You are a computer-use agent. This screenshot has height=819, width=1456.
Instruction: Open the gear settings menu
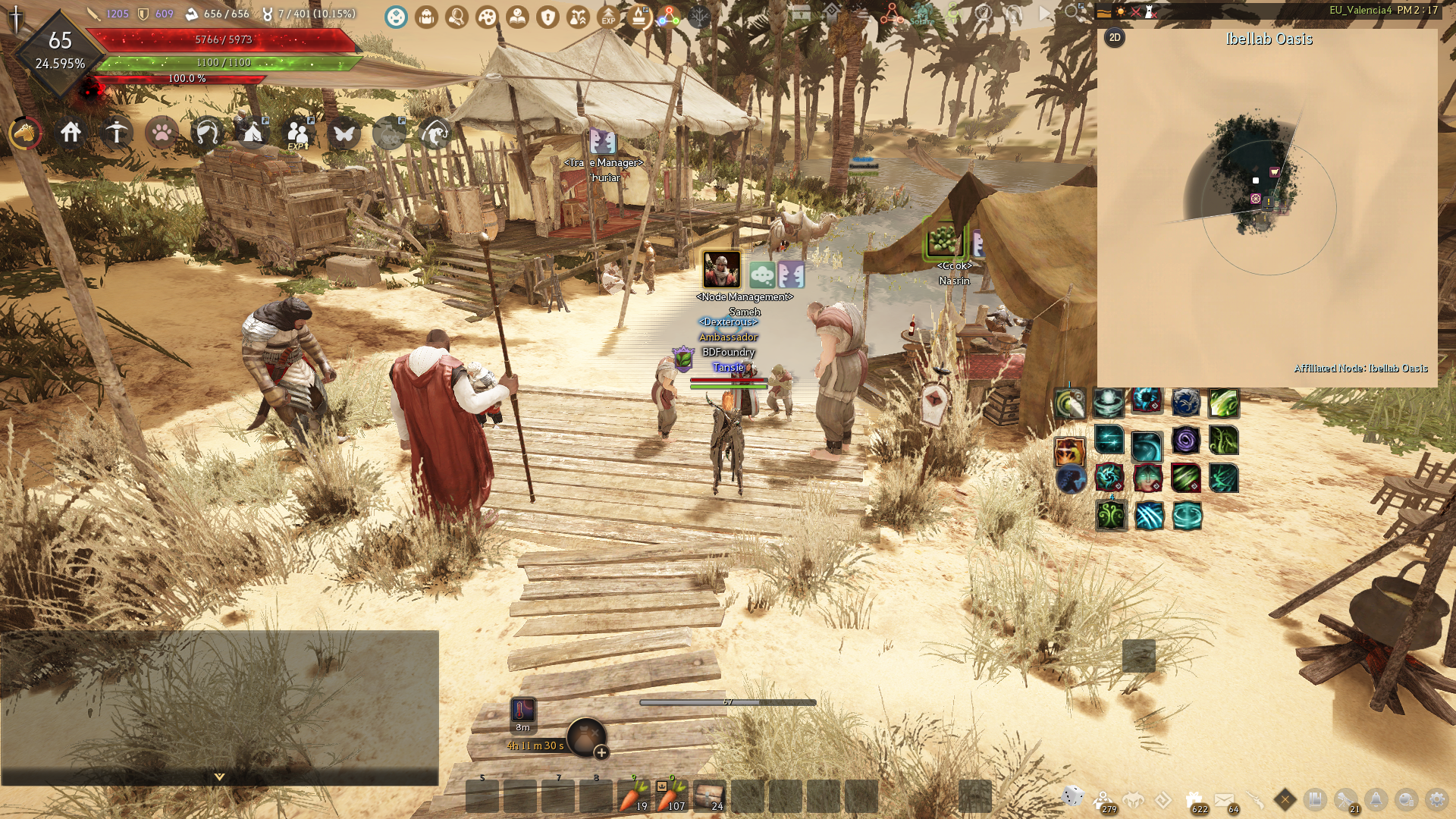click(1436, 799)
